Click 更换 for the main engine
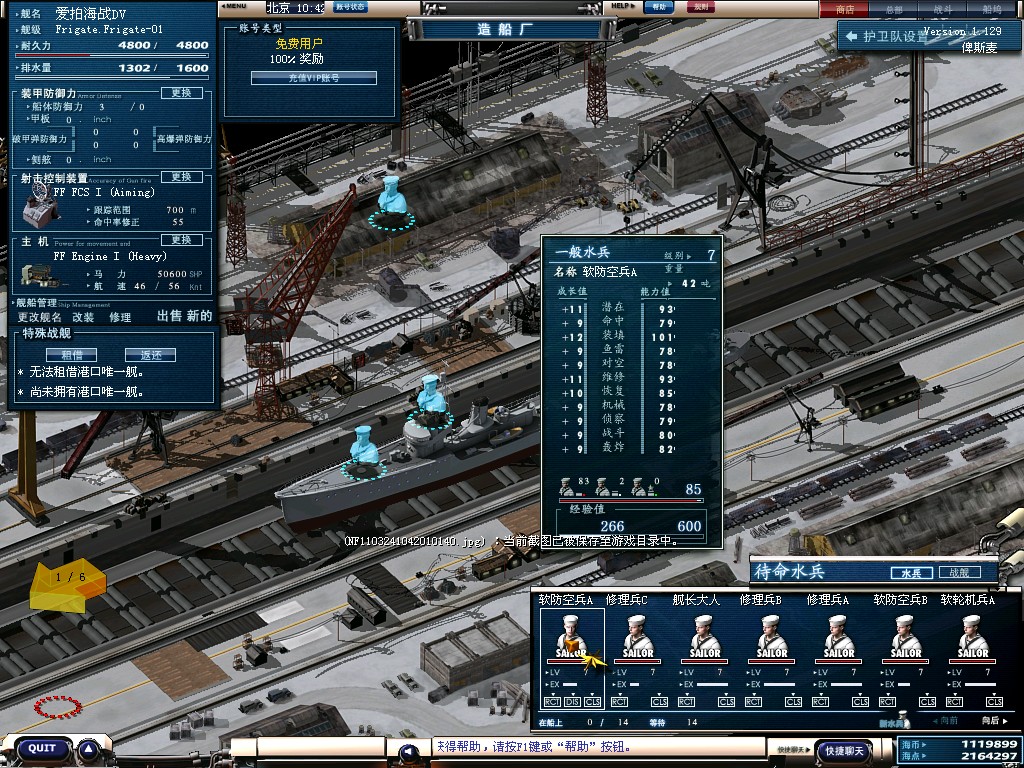The width and height of the screenshot is (1024, 768). pyautogui.click(x=181, y=240)
